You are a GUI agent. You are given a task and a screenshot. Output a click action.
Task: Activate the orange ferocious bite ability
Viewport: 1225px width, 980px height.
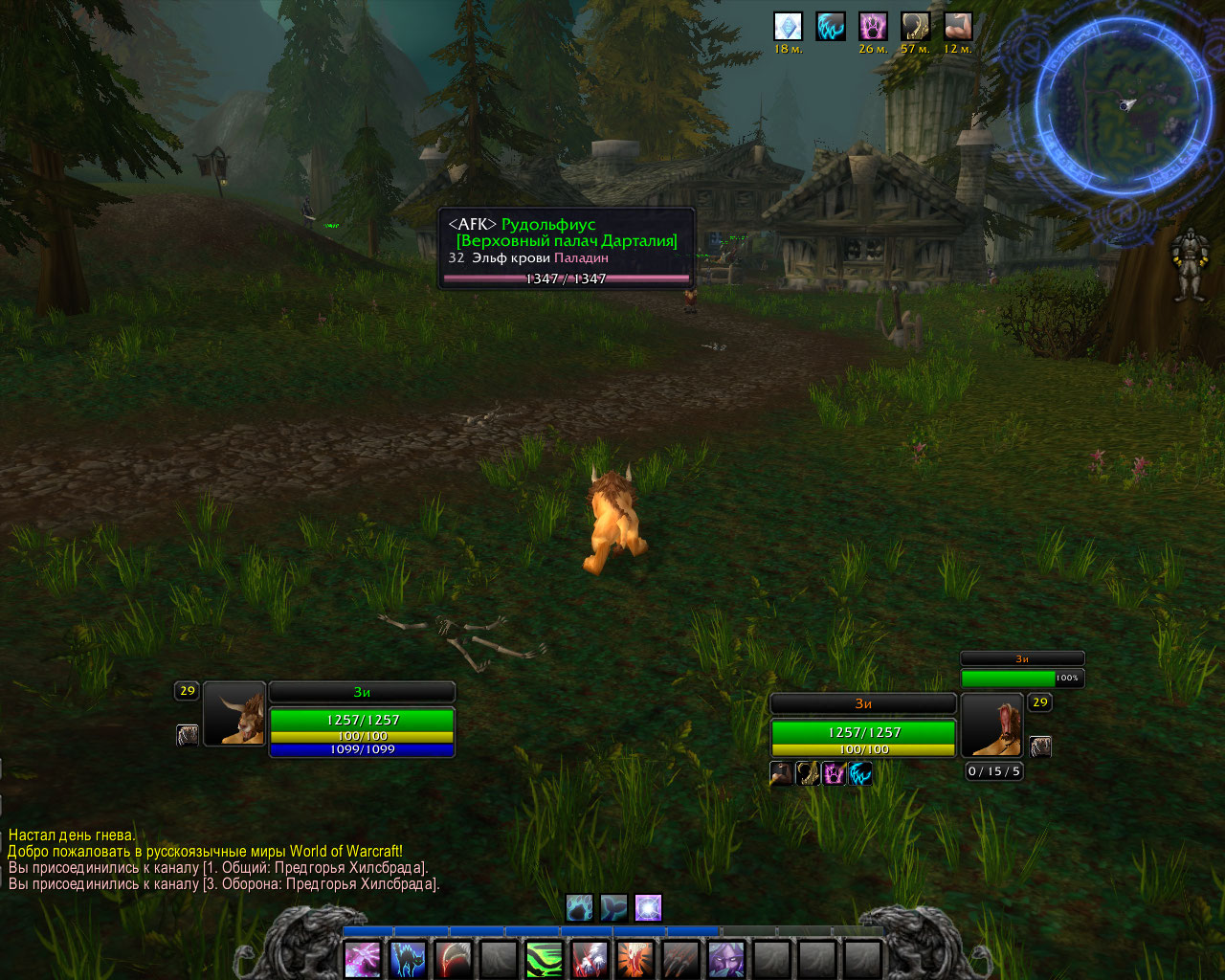pyautogui.click(x=635, y=958)
